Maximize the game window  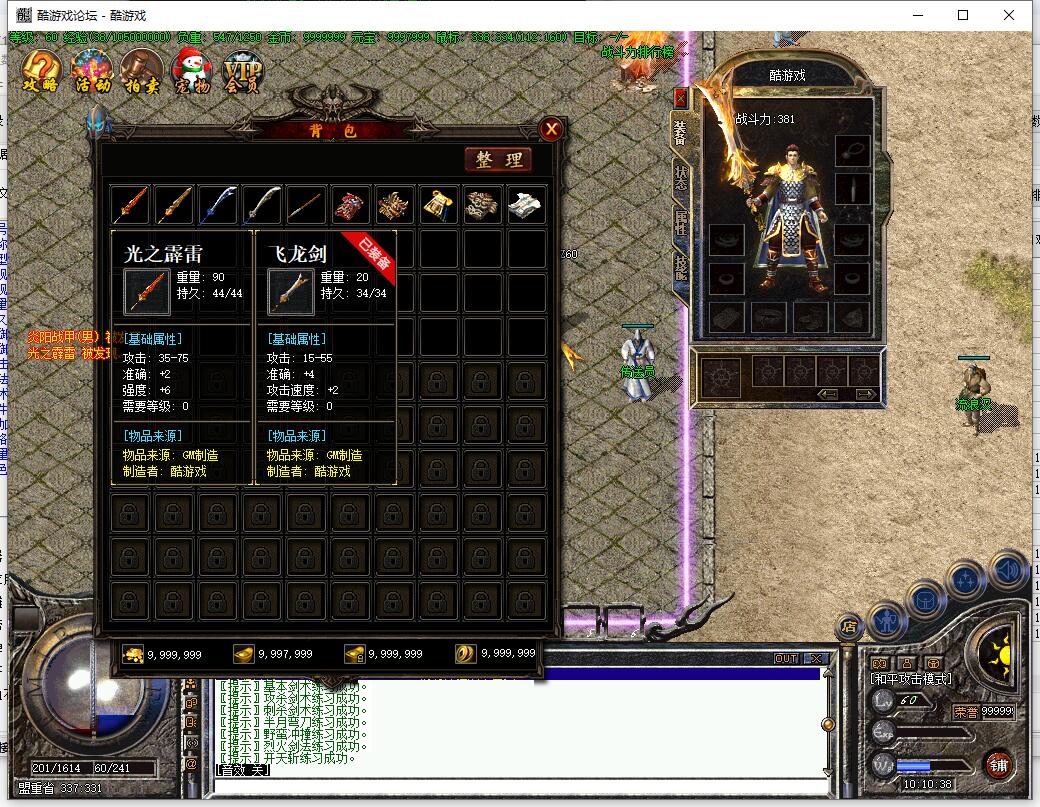click(963, 15)
